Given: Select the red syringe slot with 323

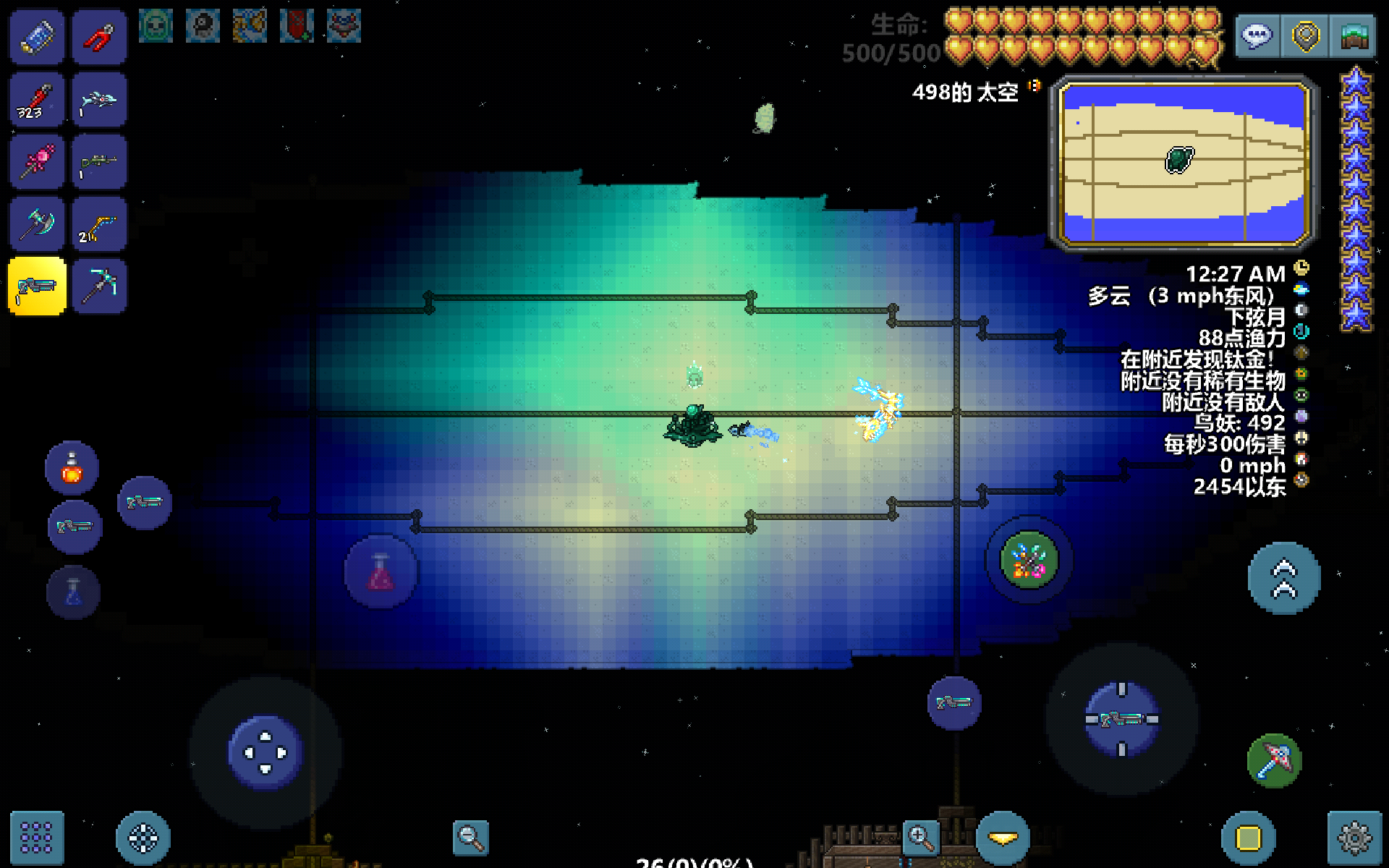Looking at the screenshot, I should pyautogui.click(x=38, y=100).
